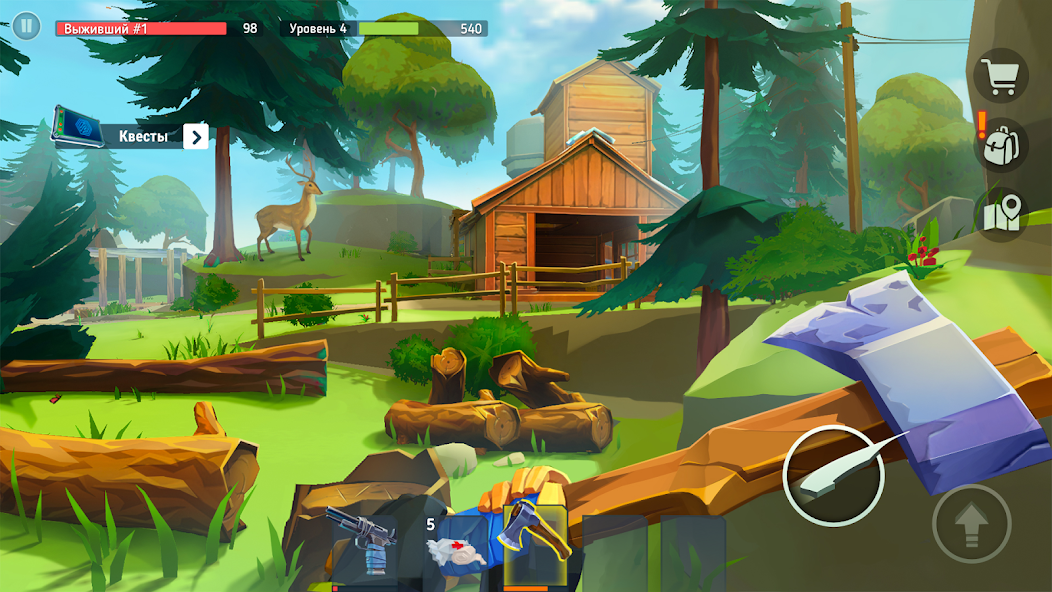Open the backpack inventory
1052x592 pixels.
[x=1001, y=145]
